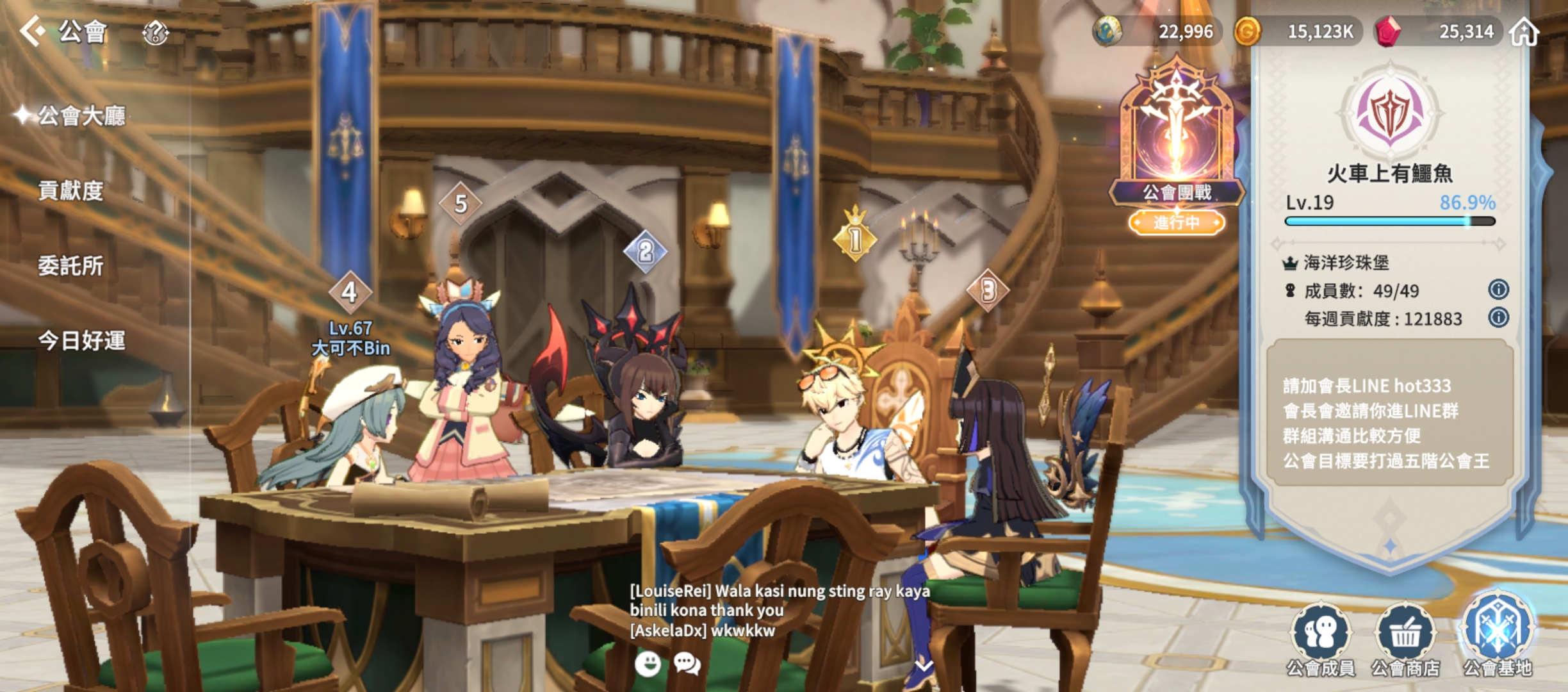This screenshot has height=692, width=1568.
Task: Open the 委託所 commission menu
Action: (x=70, y=266)
